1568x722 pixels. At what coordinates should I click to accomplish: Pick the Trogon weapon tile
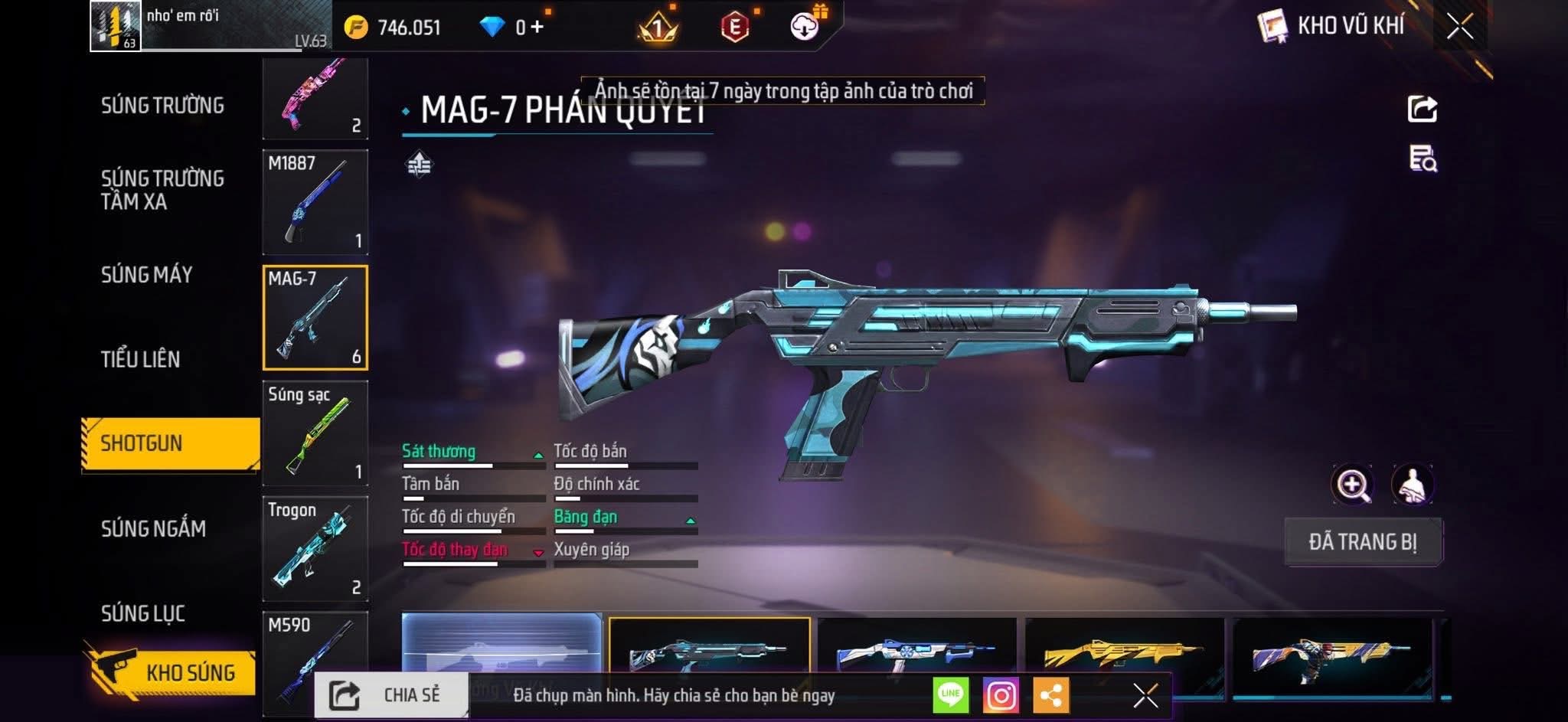(x=315, y=548)
